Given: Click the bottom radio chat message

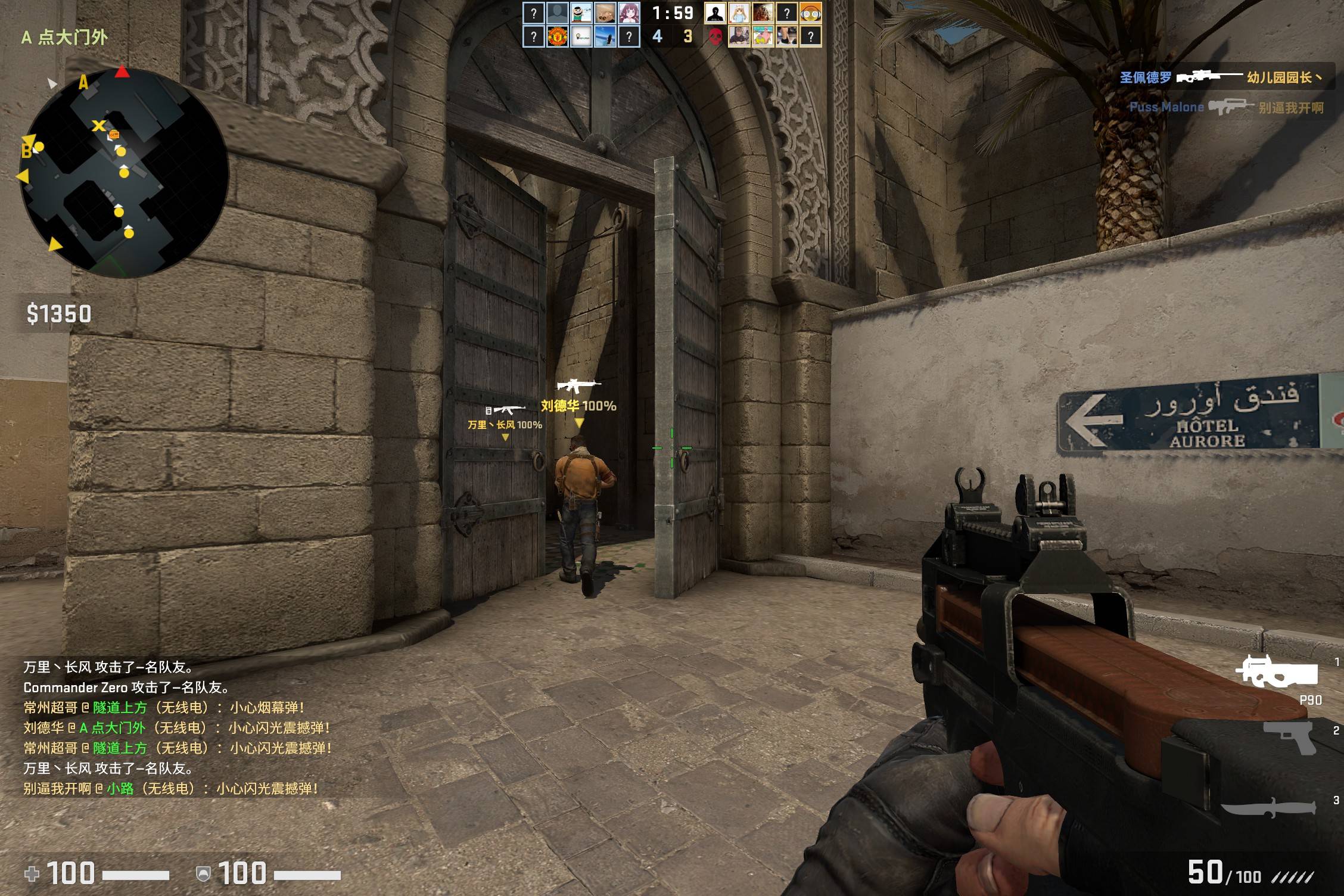Looking at the screenshot, I should [x=170, y=789].
